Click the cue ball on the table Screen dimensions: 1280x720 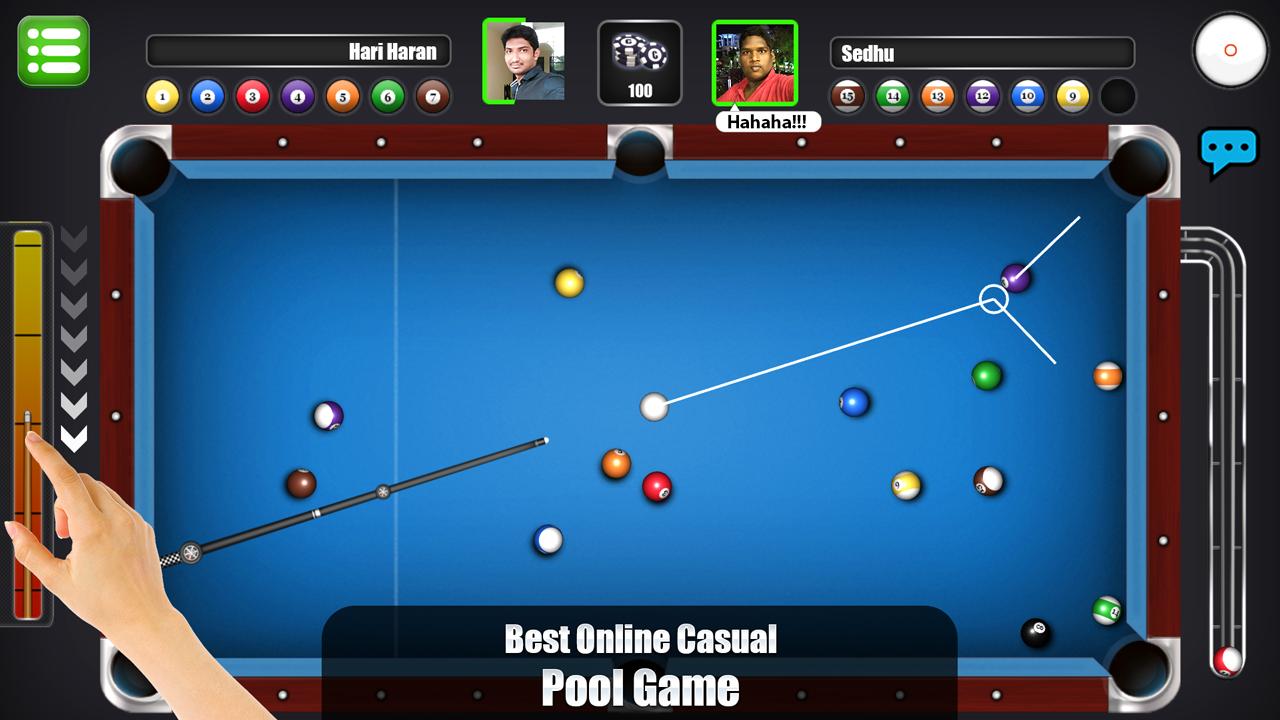tap(654, 407)
